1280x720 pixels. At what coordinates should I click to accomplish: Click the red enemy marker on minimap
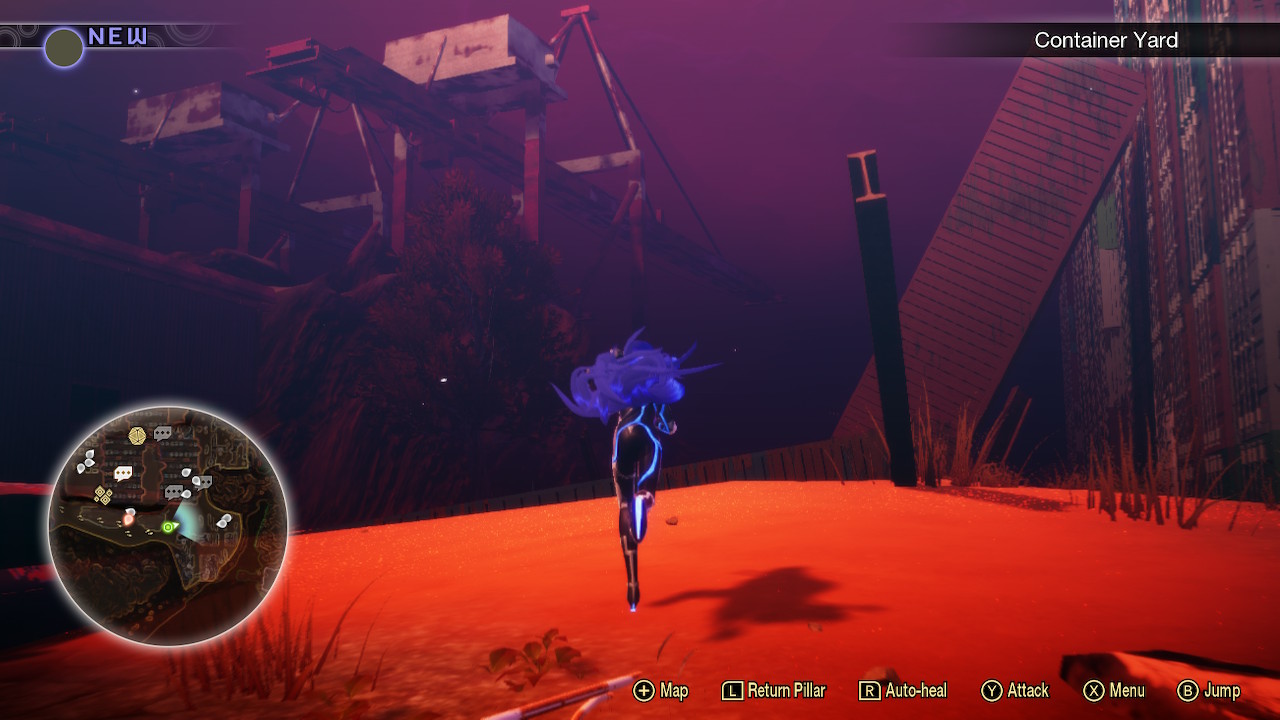[x=129, y=517]
